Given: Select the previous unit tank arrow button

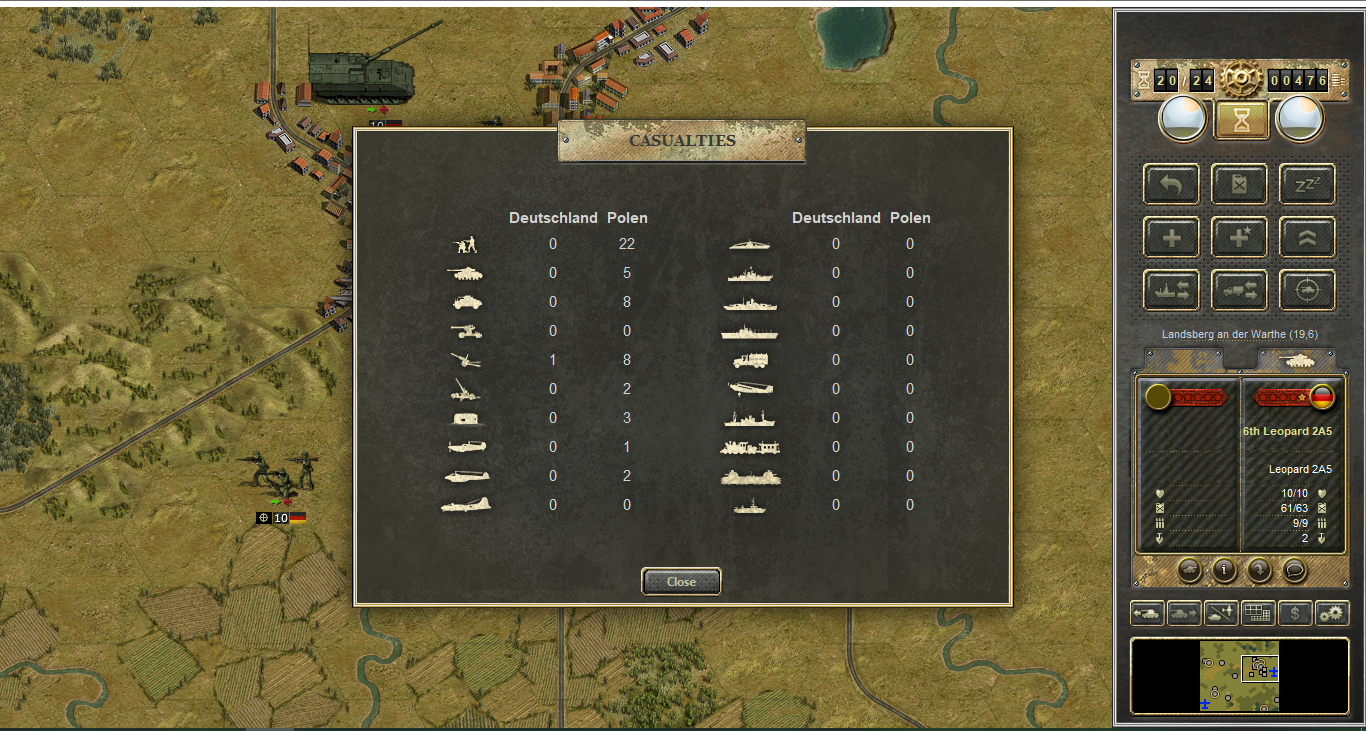Looking at the screenshot, I should 1147,613.
